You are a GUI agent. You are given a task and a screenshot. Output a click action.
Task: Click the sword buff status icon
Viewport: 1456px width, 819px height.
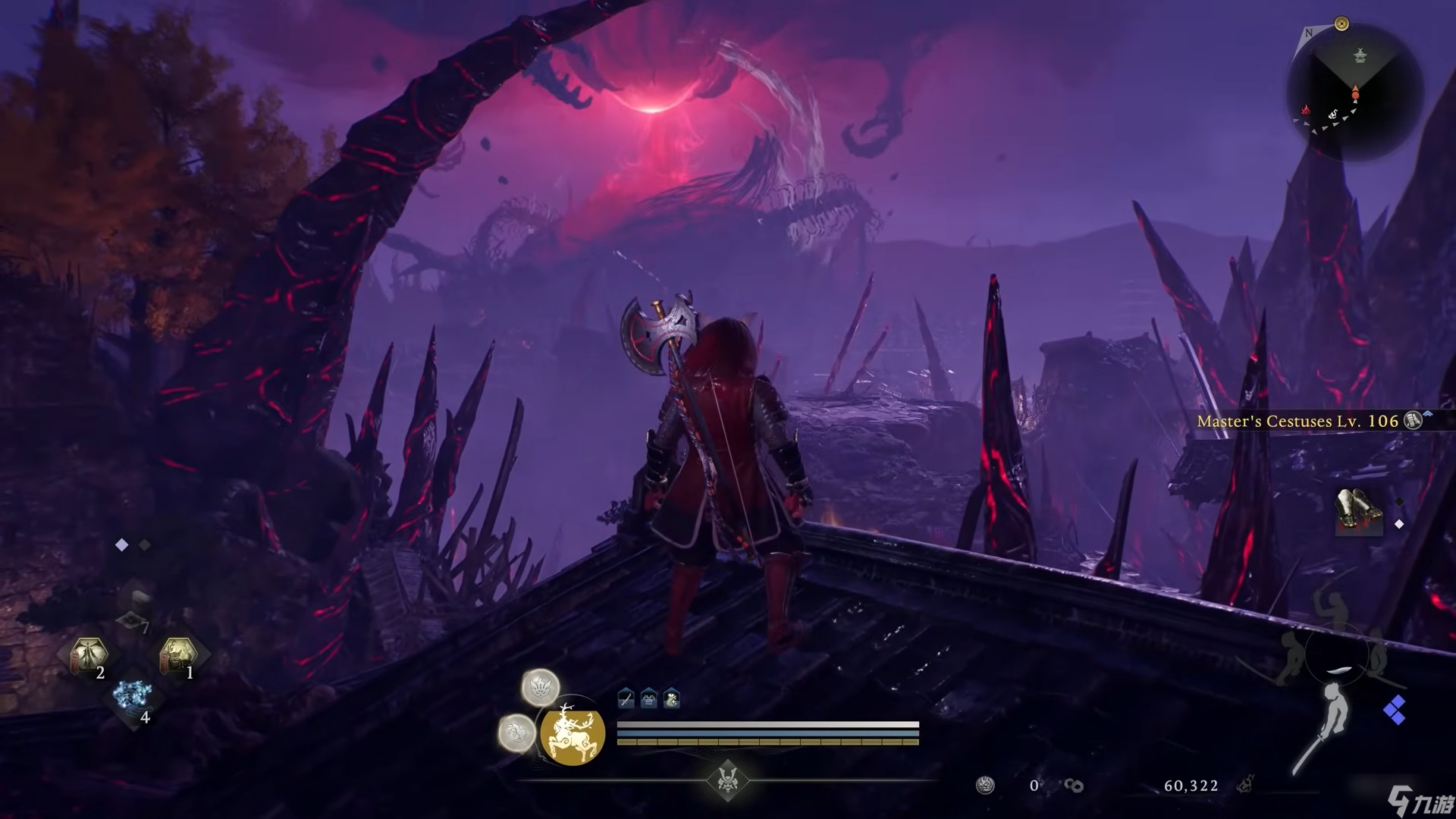point(626,699)
